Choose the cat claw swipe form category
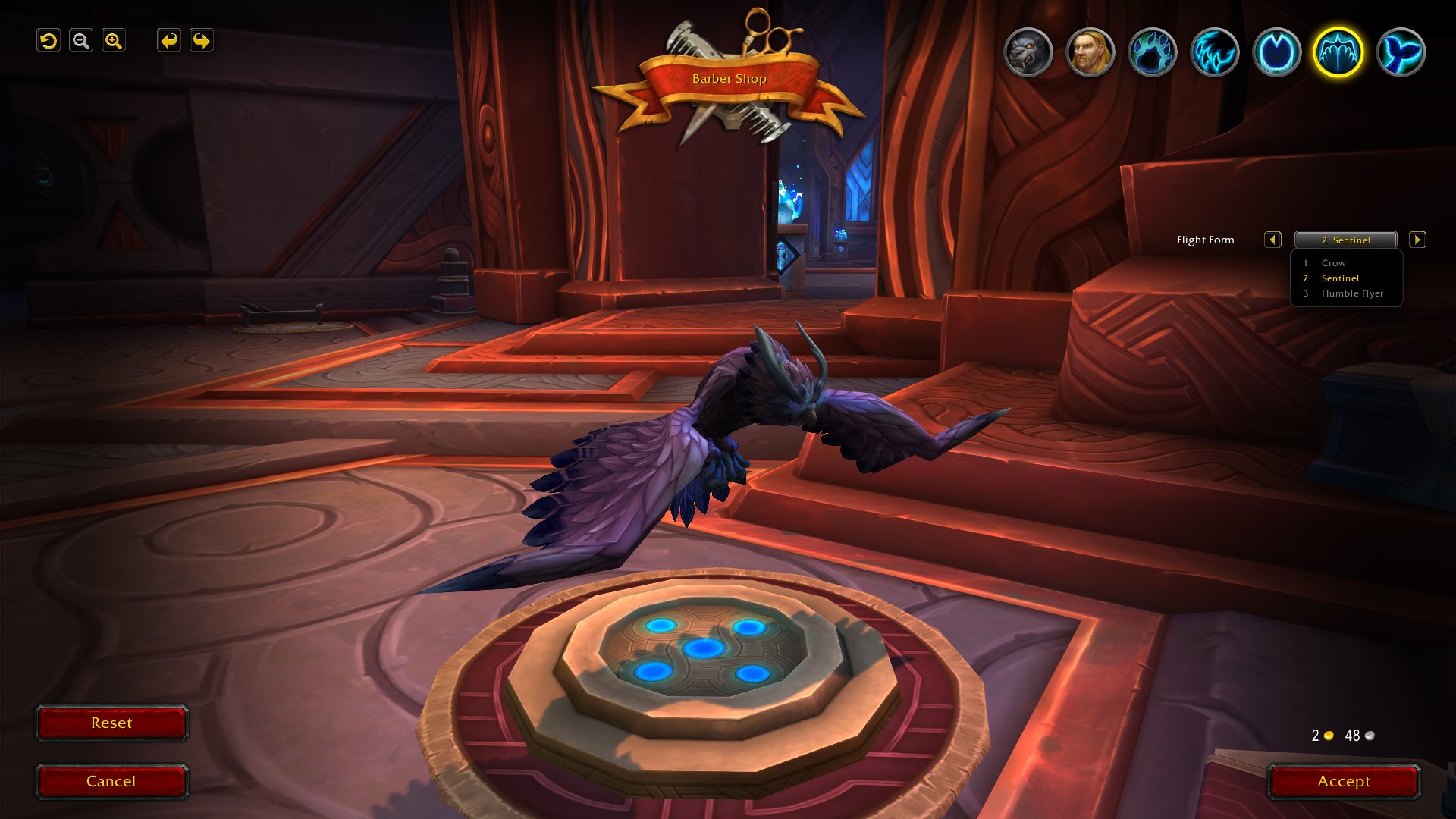1456x819 pixels. [1215, 52]
